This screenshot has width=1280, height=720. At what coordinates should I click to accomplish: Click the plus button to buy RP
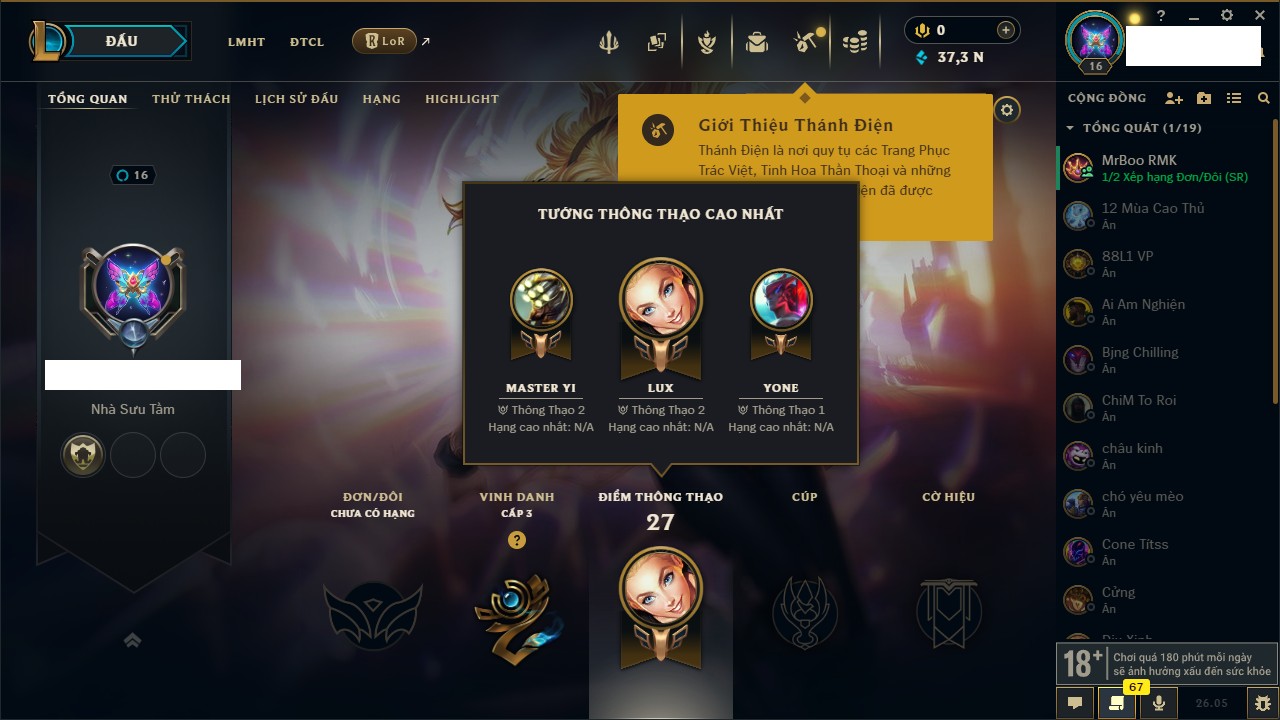point(1005,30)
